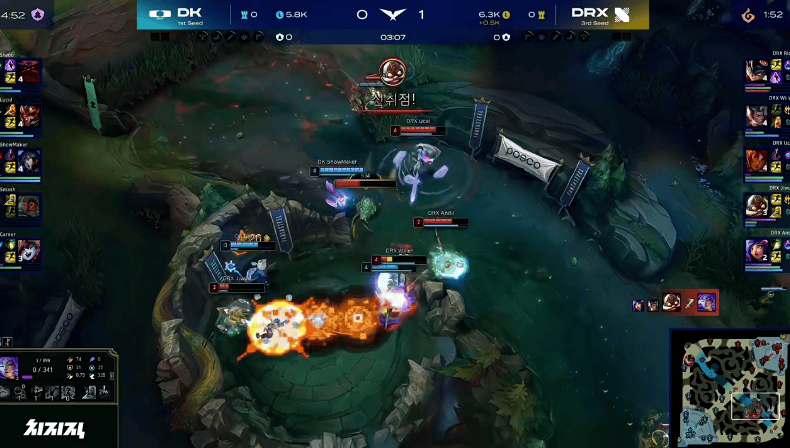Click the DRX team logo on scoreboard
Screen dimensions: 790x448
tap(622, 14)
